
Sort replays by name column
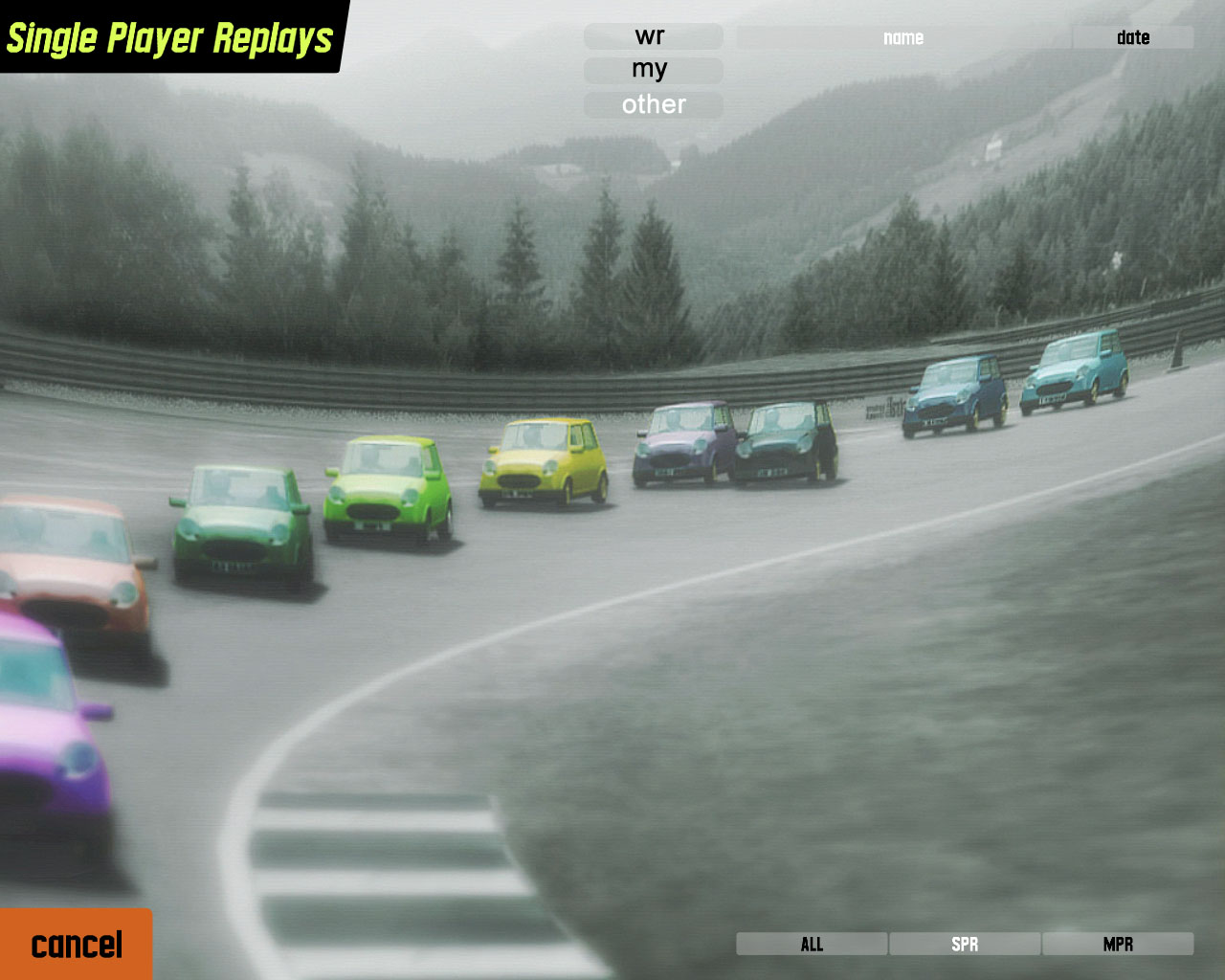902,37
